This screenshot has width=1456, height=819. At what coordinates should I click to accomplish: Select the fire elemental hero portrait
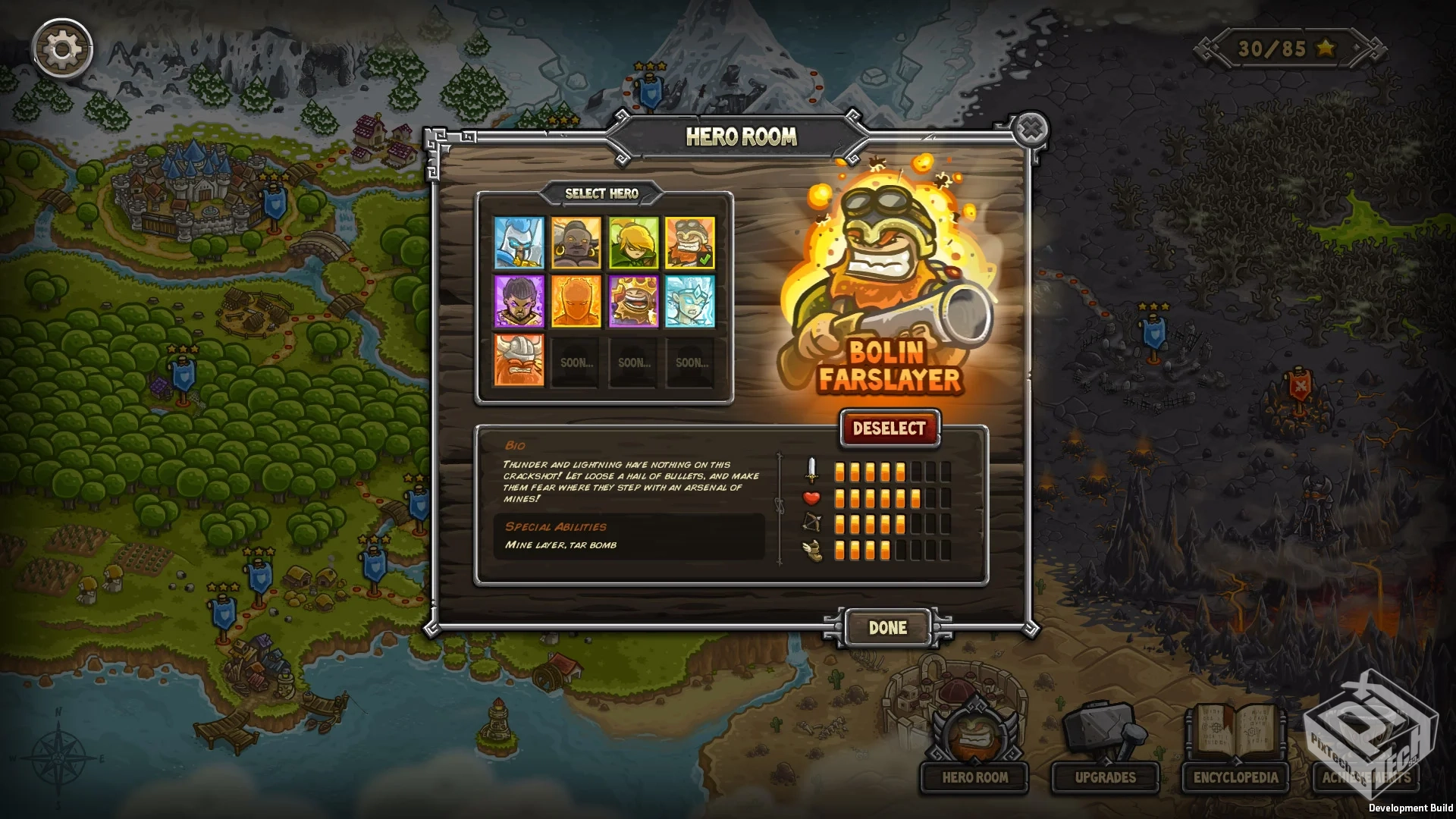coord(576,303)
